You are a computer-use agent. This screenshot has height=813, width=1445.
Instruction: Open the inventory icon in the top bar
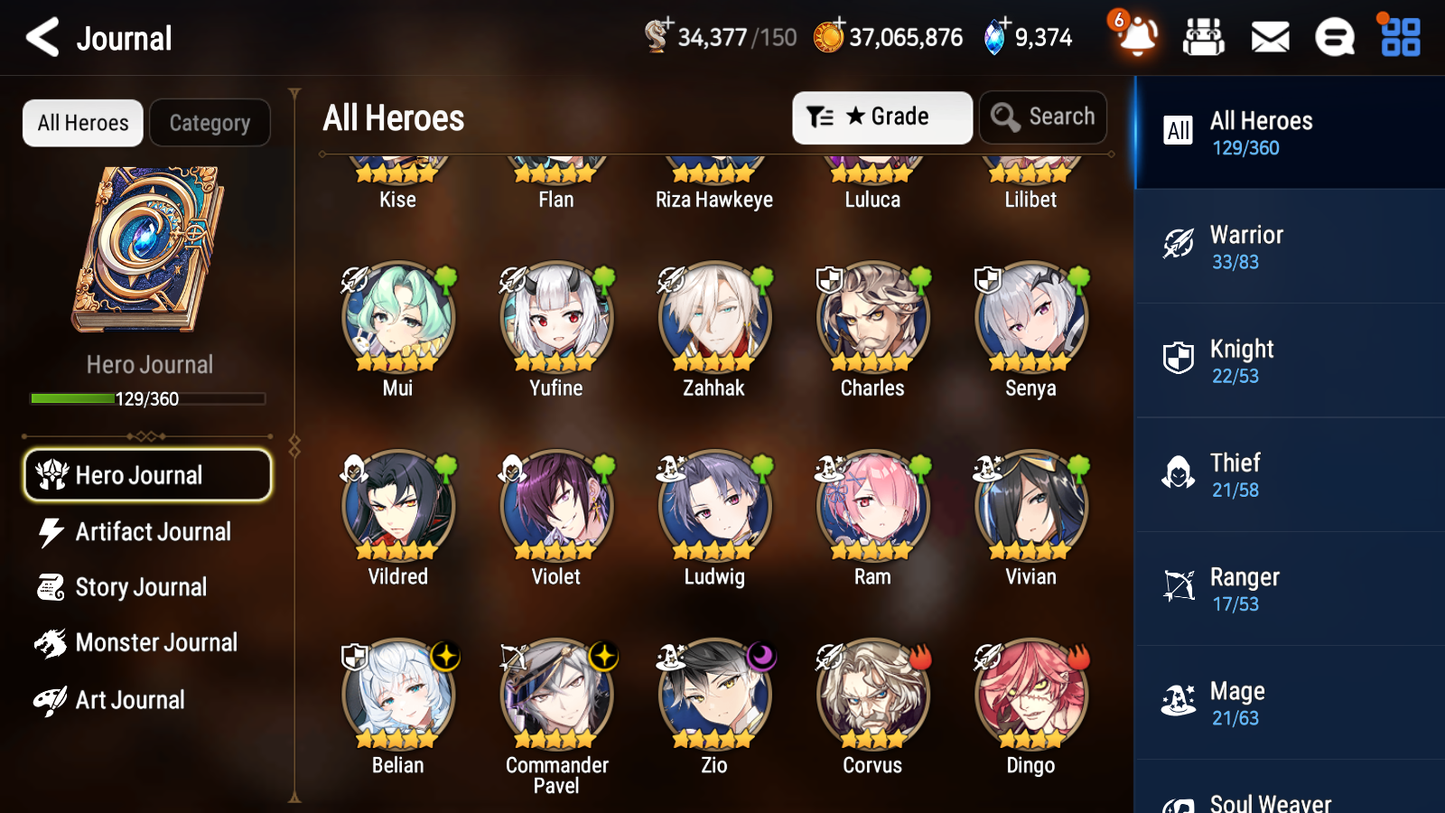(1203, 36)
